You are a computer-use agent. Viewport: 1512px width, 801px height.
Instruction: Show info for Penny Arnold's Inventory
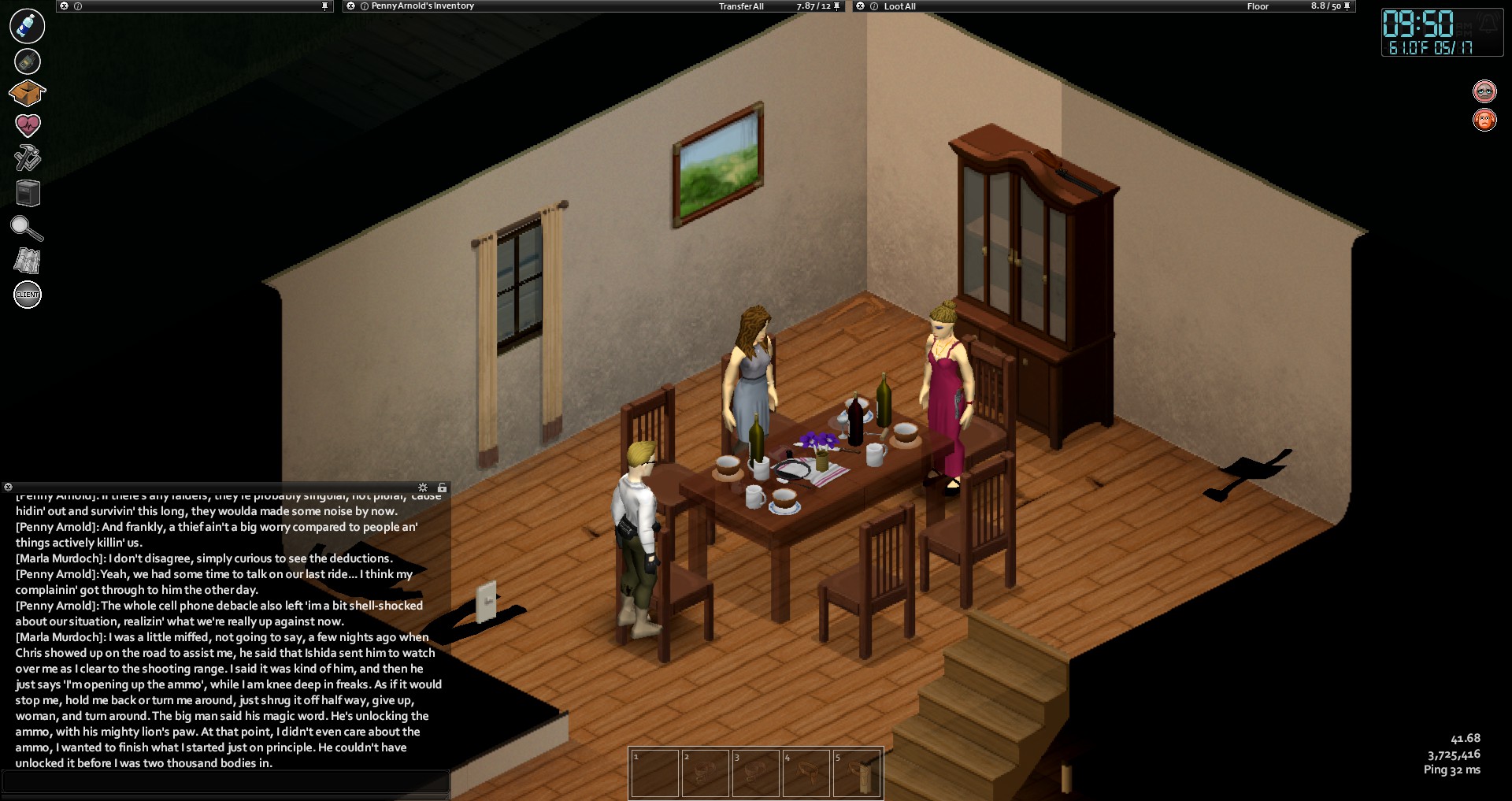(364, 6)
